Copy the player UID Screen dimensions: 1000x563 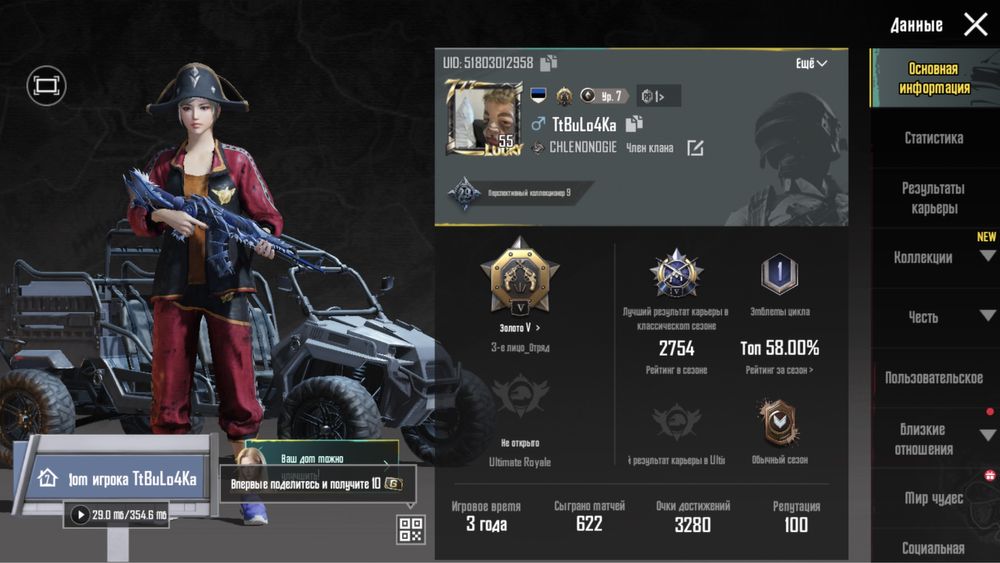coord(548,63)
